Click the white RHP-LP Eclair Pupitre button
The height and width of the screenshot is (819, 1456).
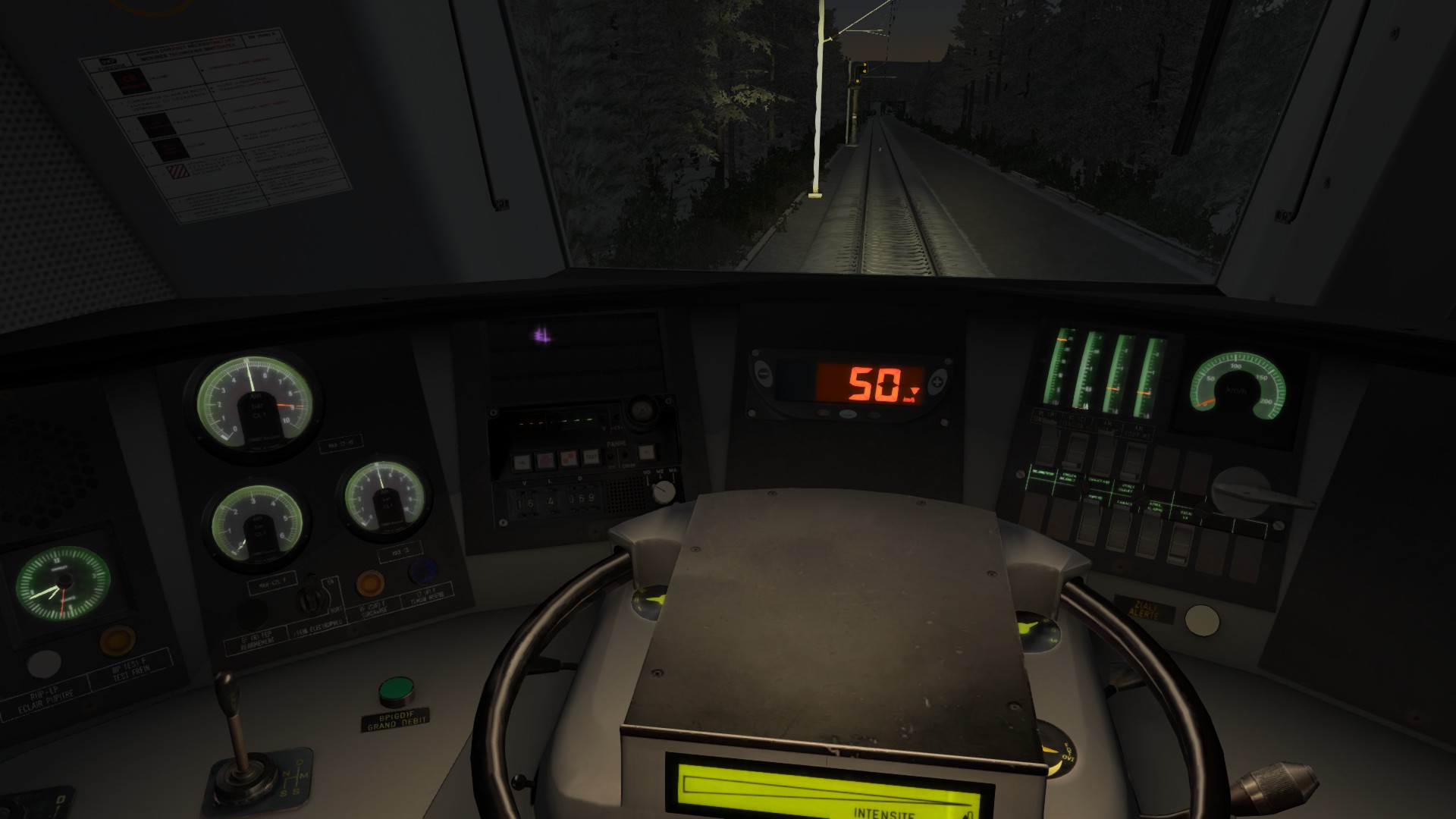click(x=44, y=664)
